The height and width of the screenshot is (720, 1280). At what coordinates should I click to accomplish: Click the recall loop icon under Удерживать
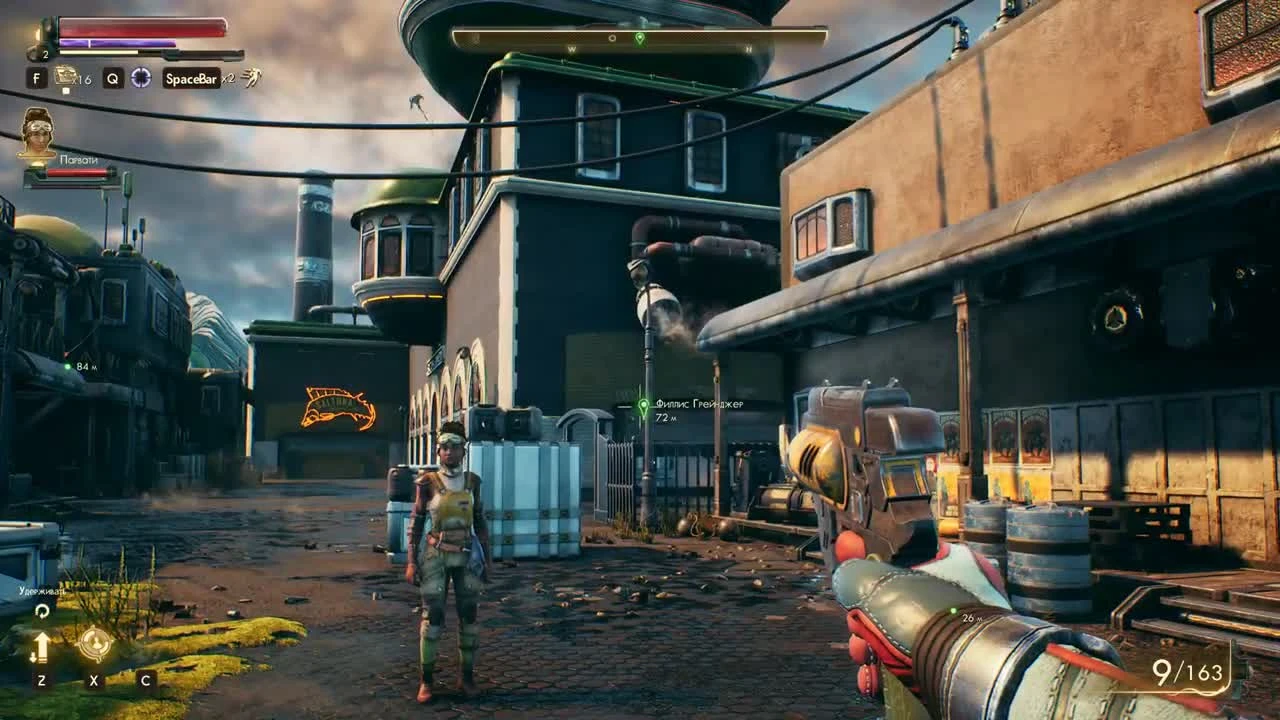pyautogui.click(x=43, y=611)
